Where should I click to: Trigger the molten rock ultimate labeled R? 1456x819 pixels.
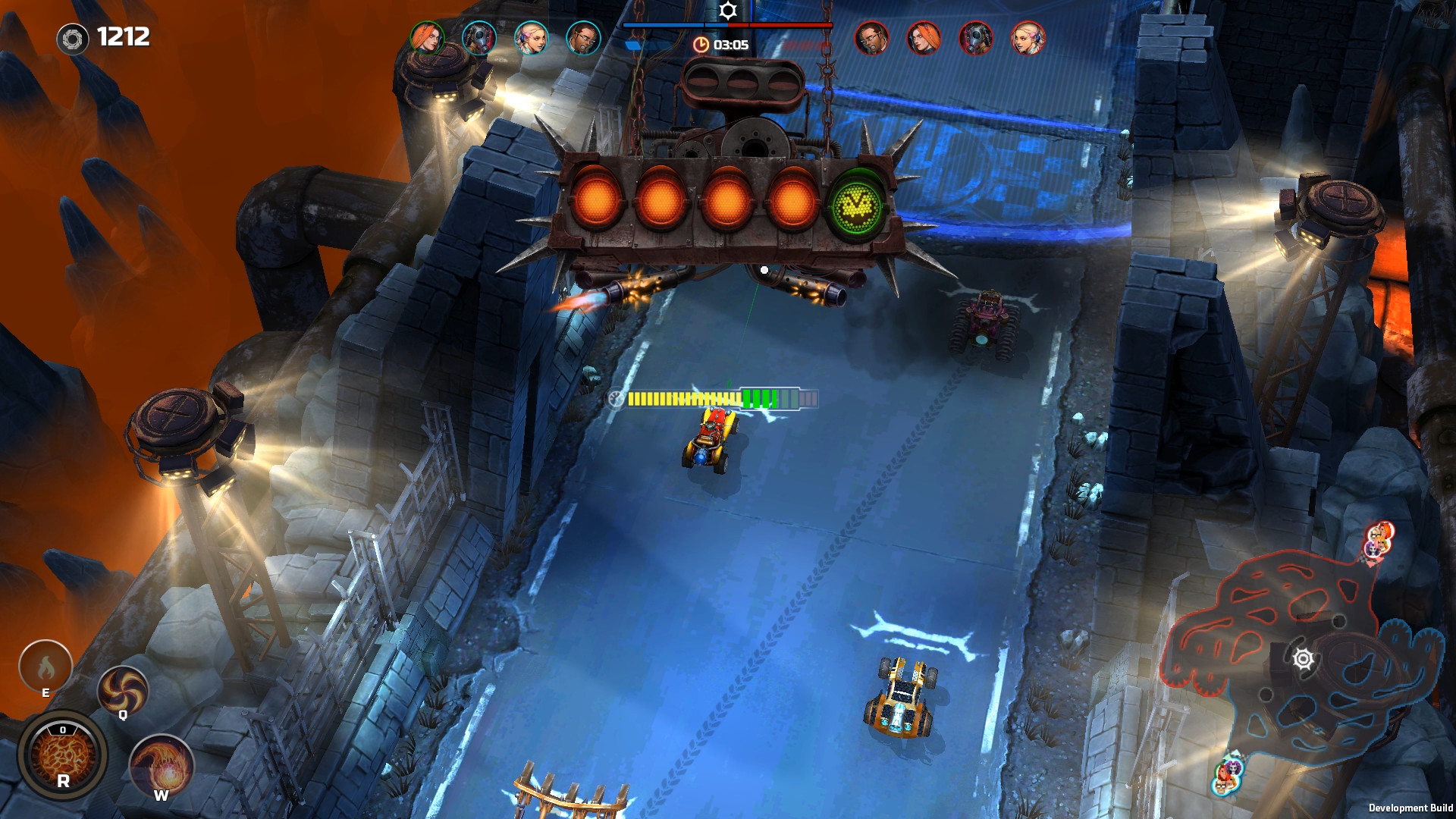coord(63,756)
